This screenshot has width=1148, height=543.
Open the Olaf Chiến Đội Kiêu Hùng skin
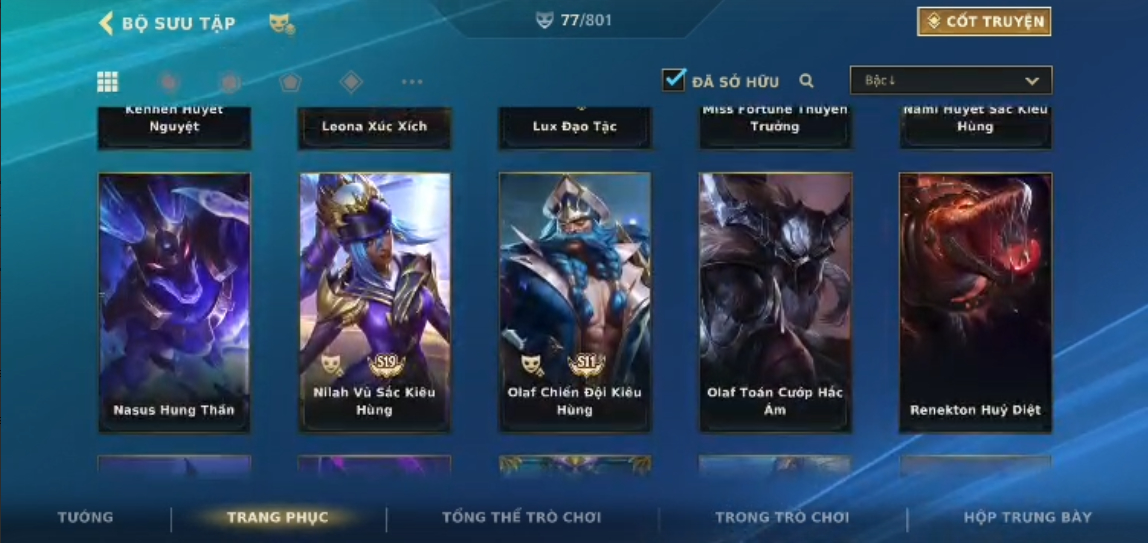(575, 302)
